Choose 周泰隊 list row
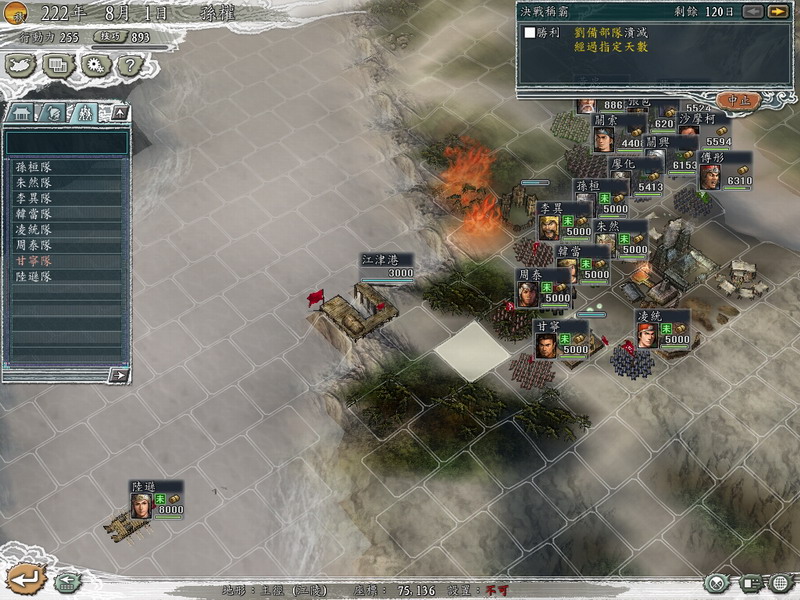The height and width of the screenshot is (600, 800). point(33,244)
